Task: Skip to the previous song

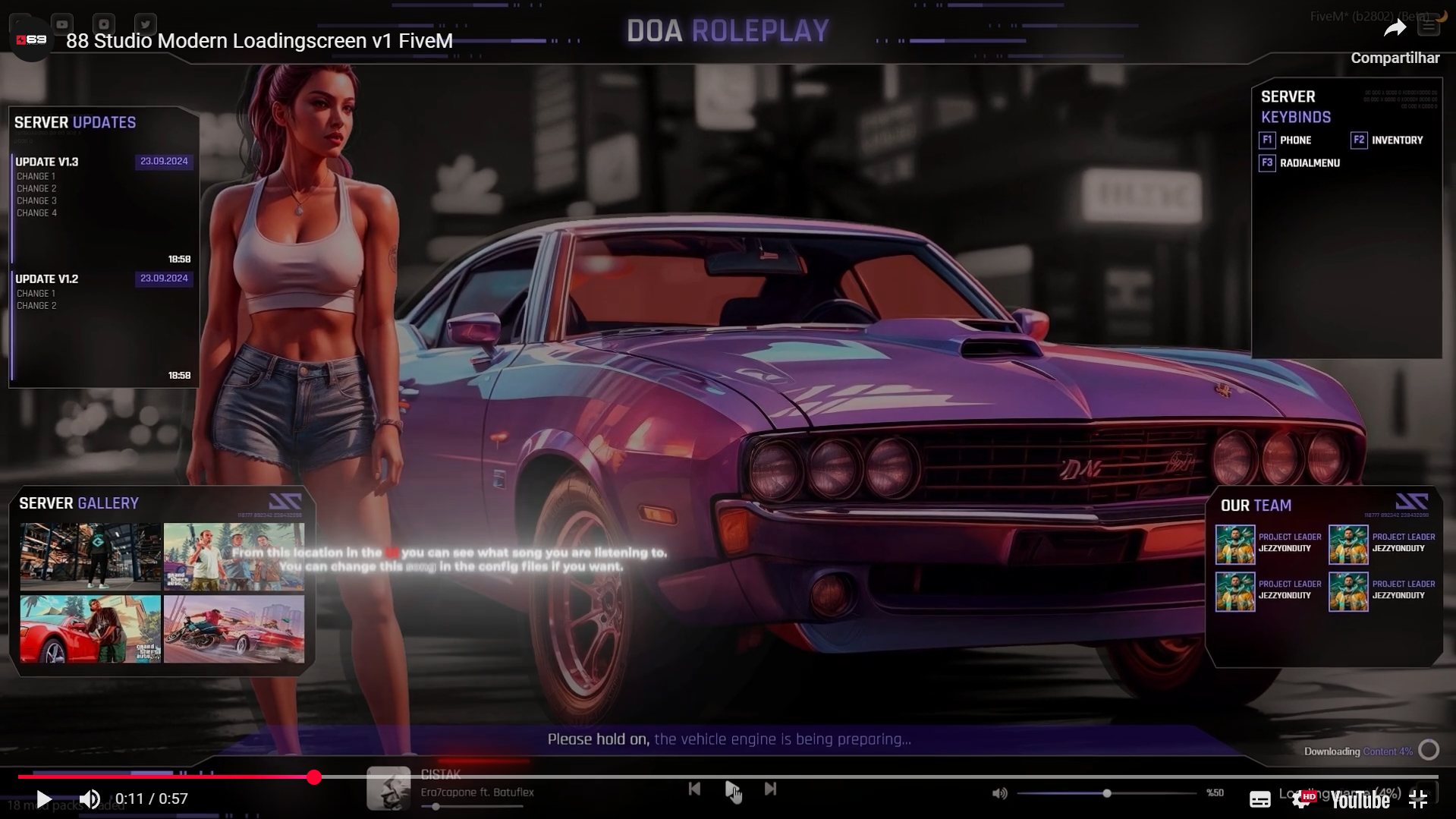Action: click(694, 789)
